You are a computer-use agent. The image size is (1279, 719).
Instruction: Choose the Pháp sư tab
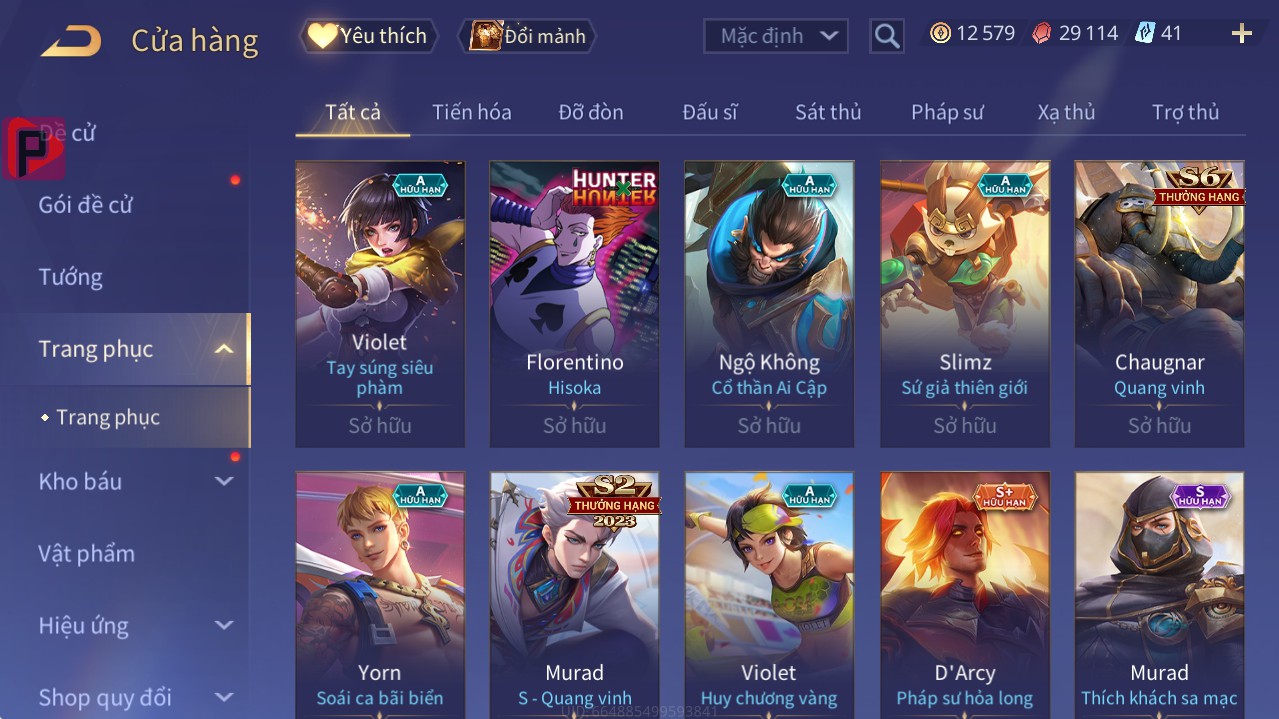(947, 112)
